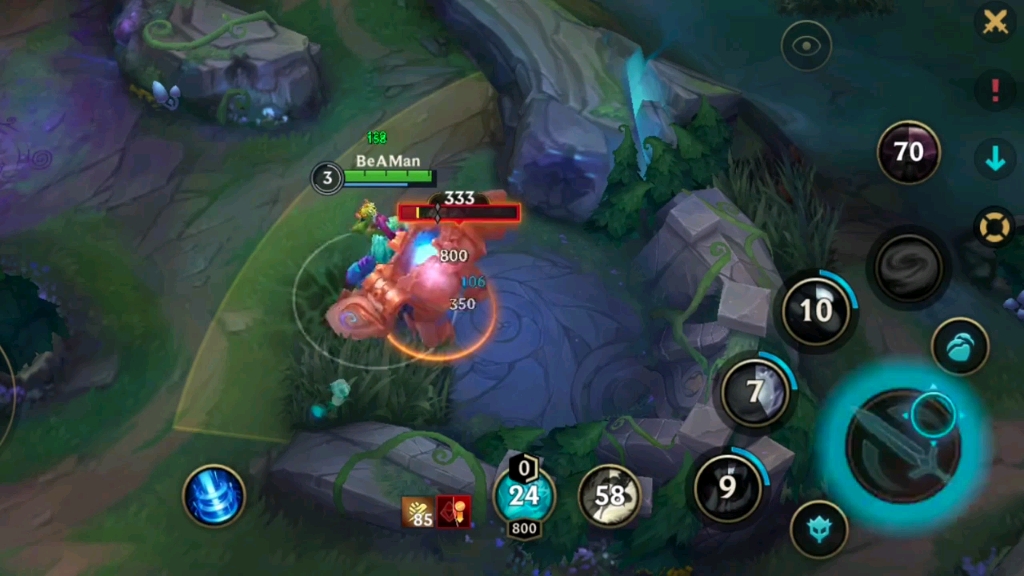Image resolution: width=1024 pixels, height=576 pixels.
Task: Use the ability showing cooldown 10
Action: tap(816, 310)
